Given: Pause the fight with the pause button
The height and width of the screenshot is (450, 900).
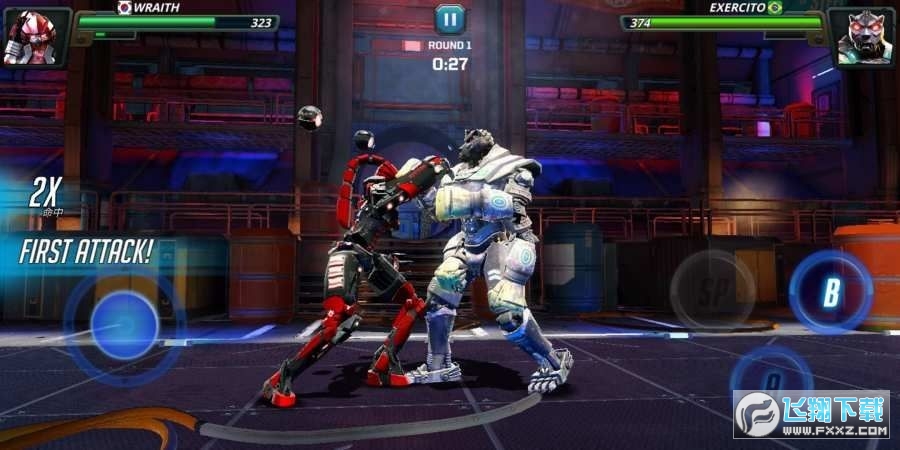Looking at the screenshot, I should [449, 18].
